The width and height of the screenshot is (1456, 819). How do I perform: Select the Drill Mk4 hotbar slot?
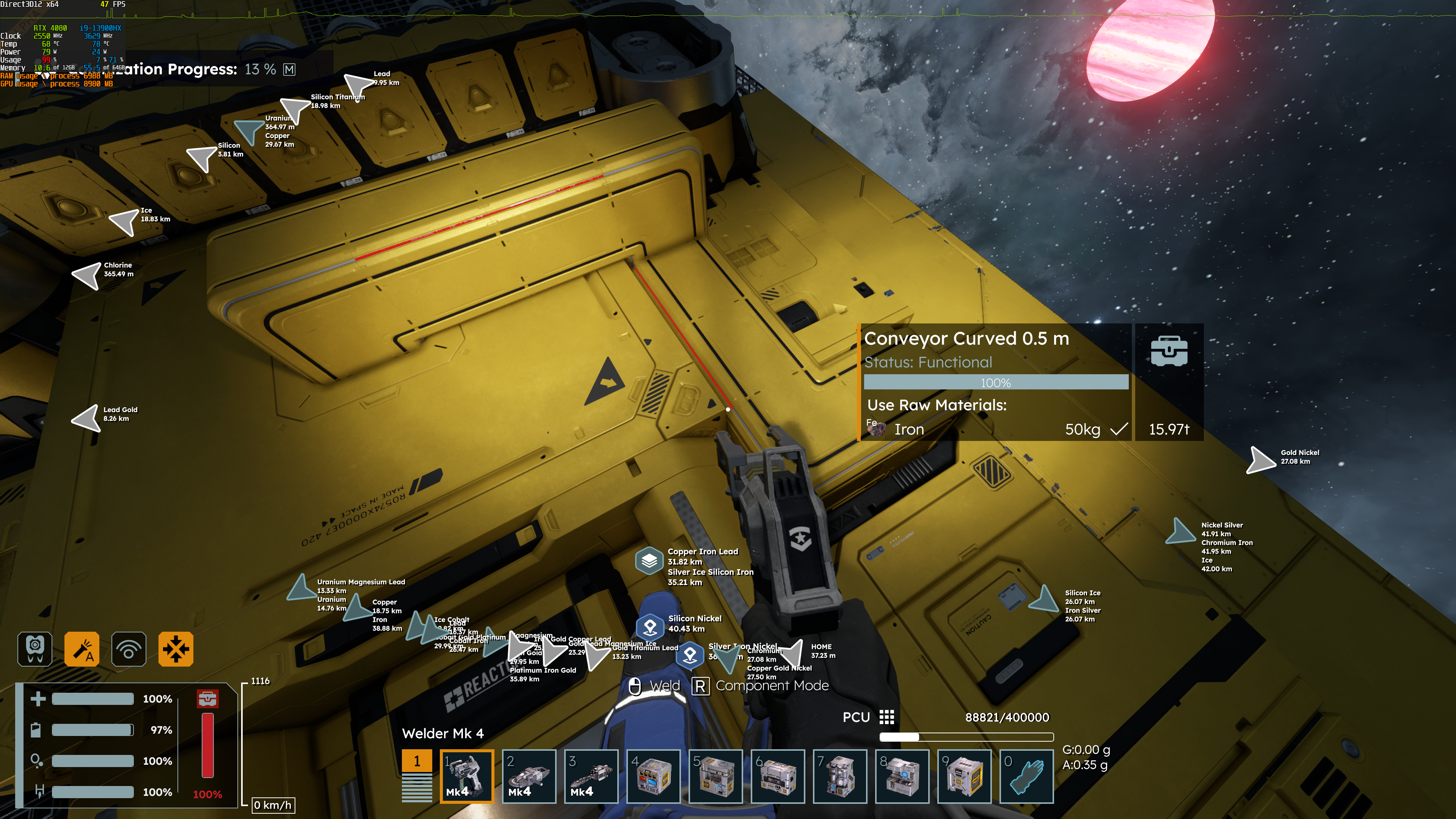[591, 776]
